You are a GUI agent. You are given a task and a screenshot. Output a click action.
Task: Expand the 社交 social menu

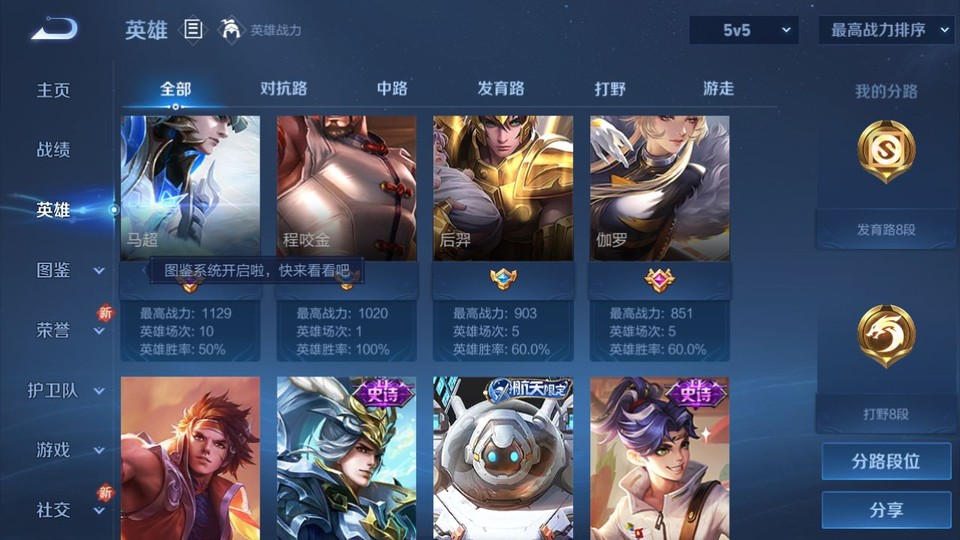(68, 510)
